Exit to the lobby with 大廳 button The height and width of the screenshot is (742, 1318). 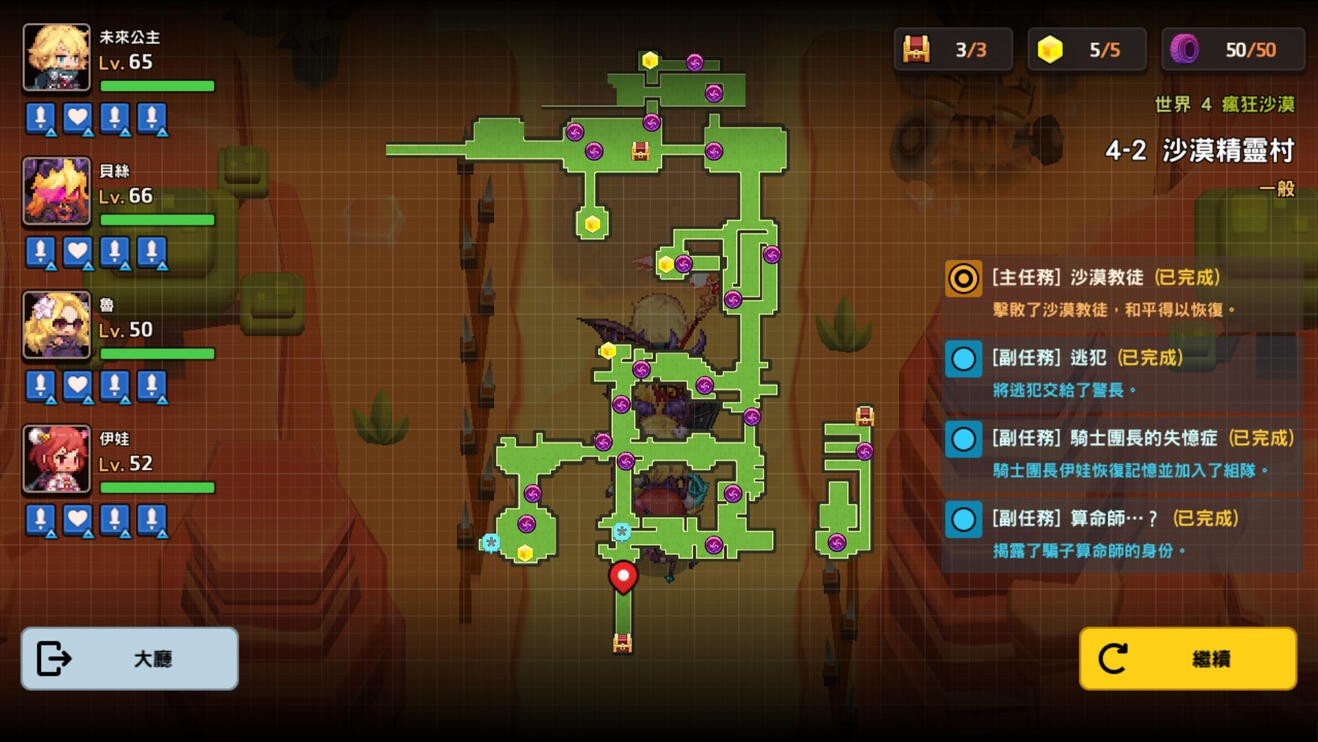point(130,658)
